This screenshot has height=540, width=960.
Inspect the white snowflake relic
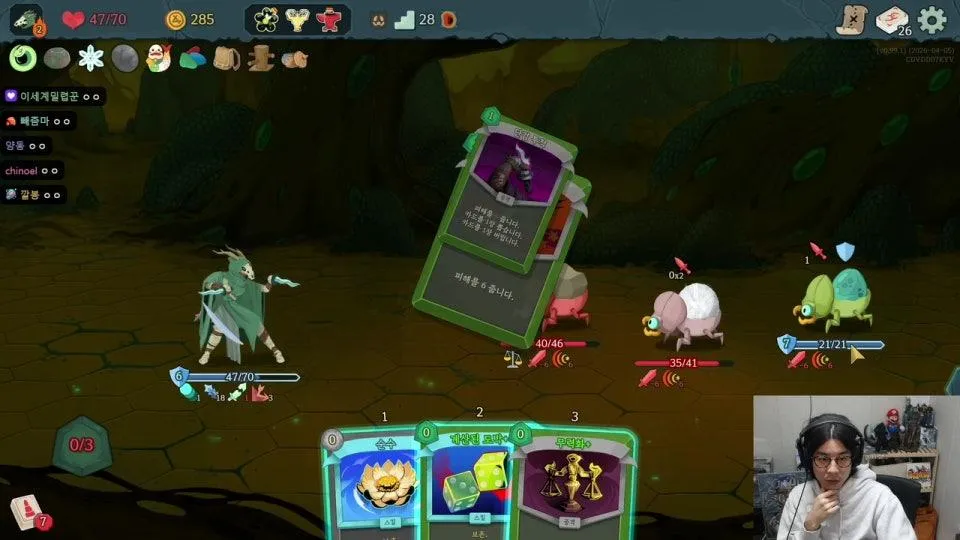[x=91, y=58]
